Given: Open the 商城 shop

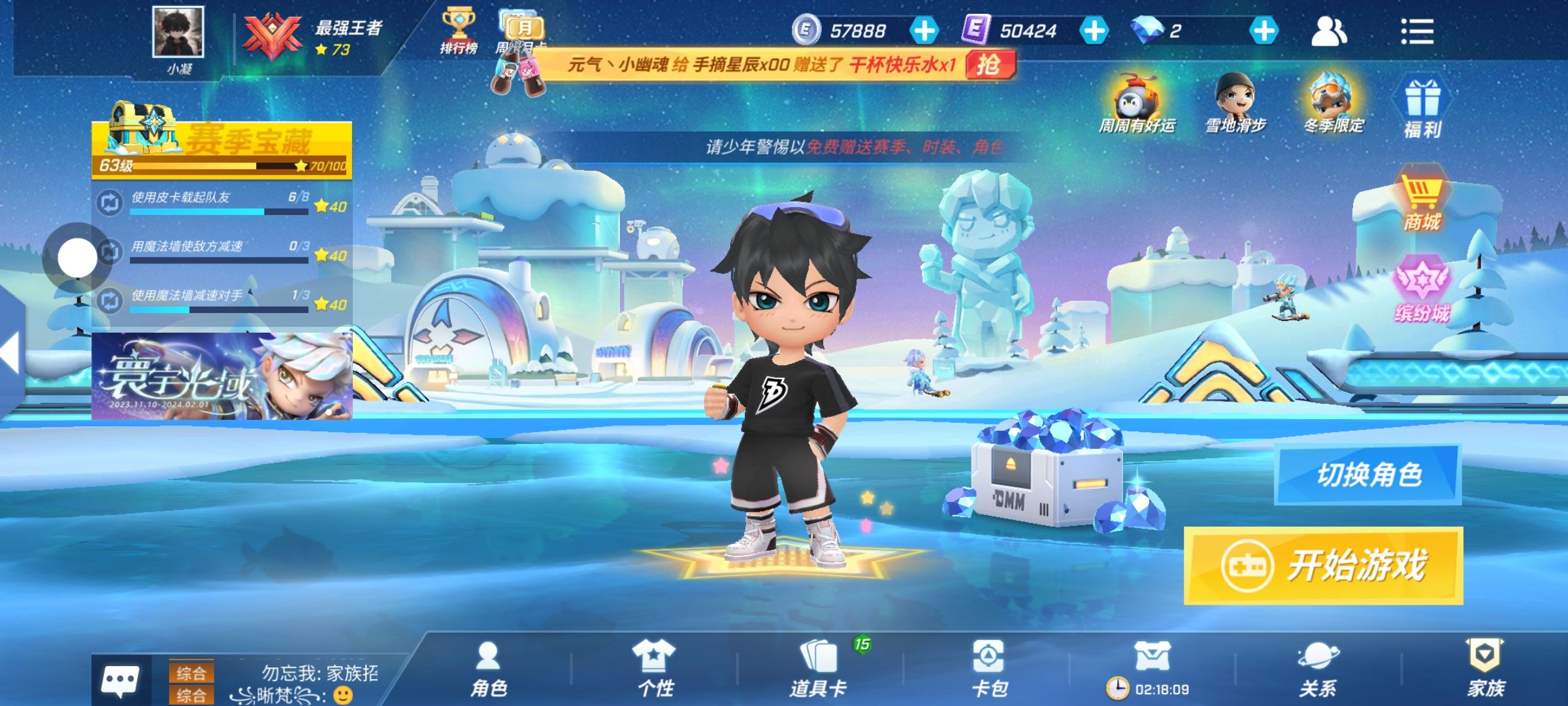Looking at the screenshot, I should (x=1421, y=204).
